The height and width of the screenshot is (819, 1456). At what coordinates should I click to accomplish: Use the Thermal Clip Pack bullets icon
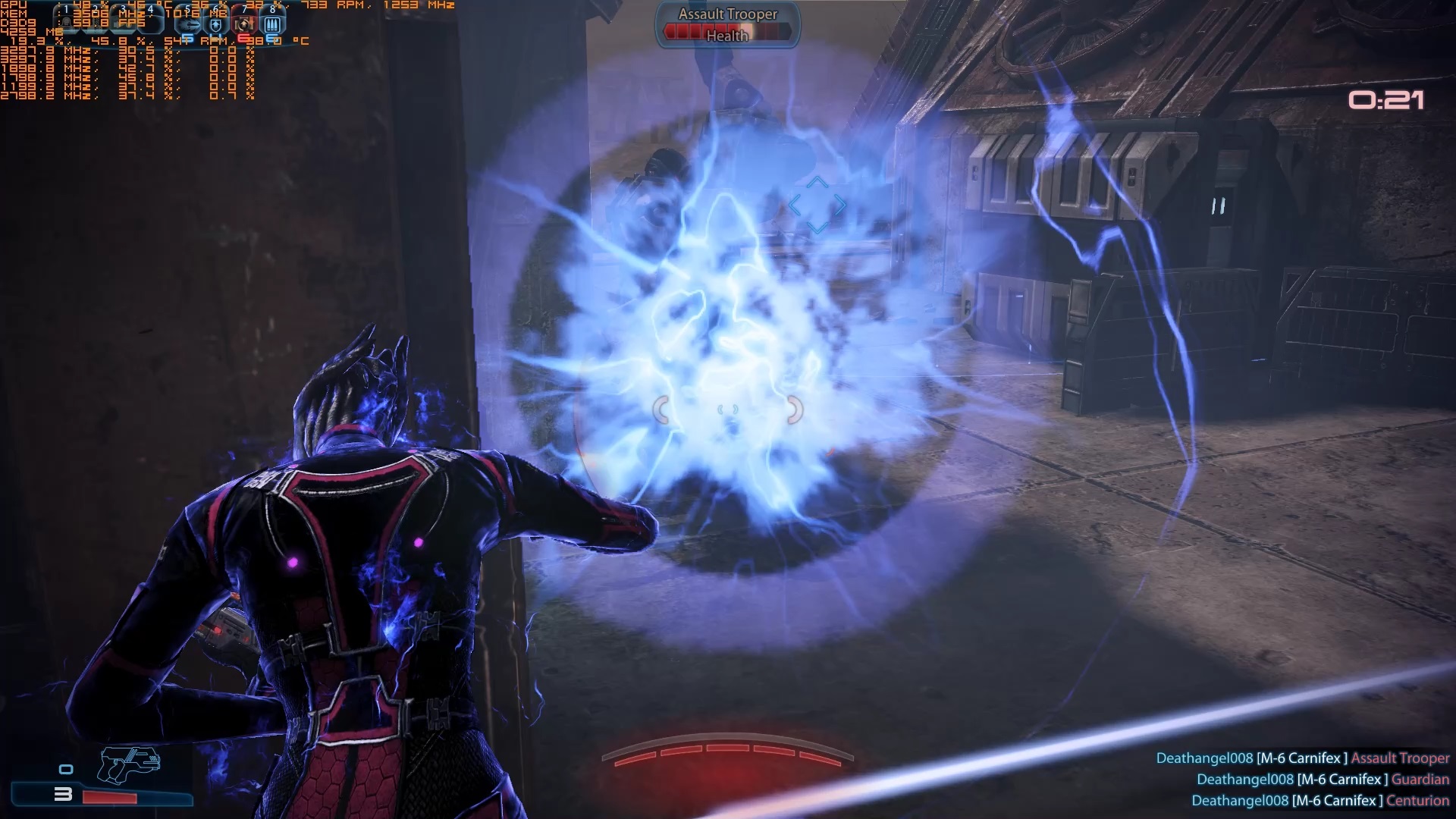(272, 24)
